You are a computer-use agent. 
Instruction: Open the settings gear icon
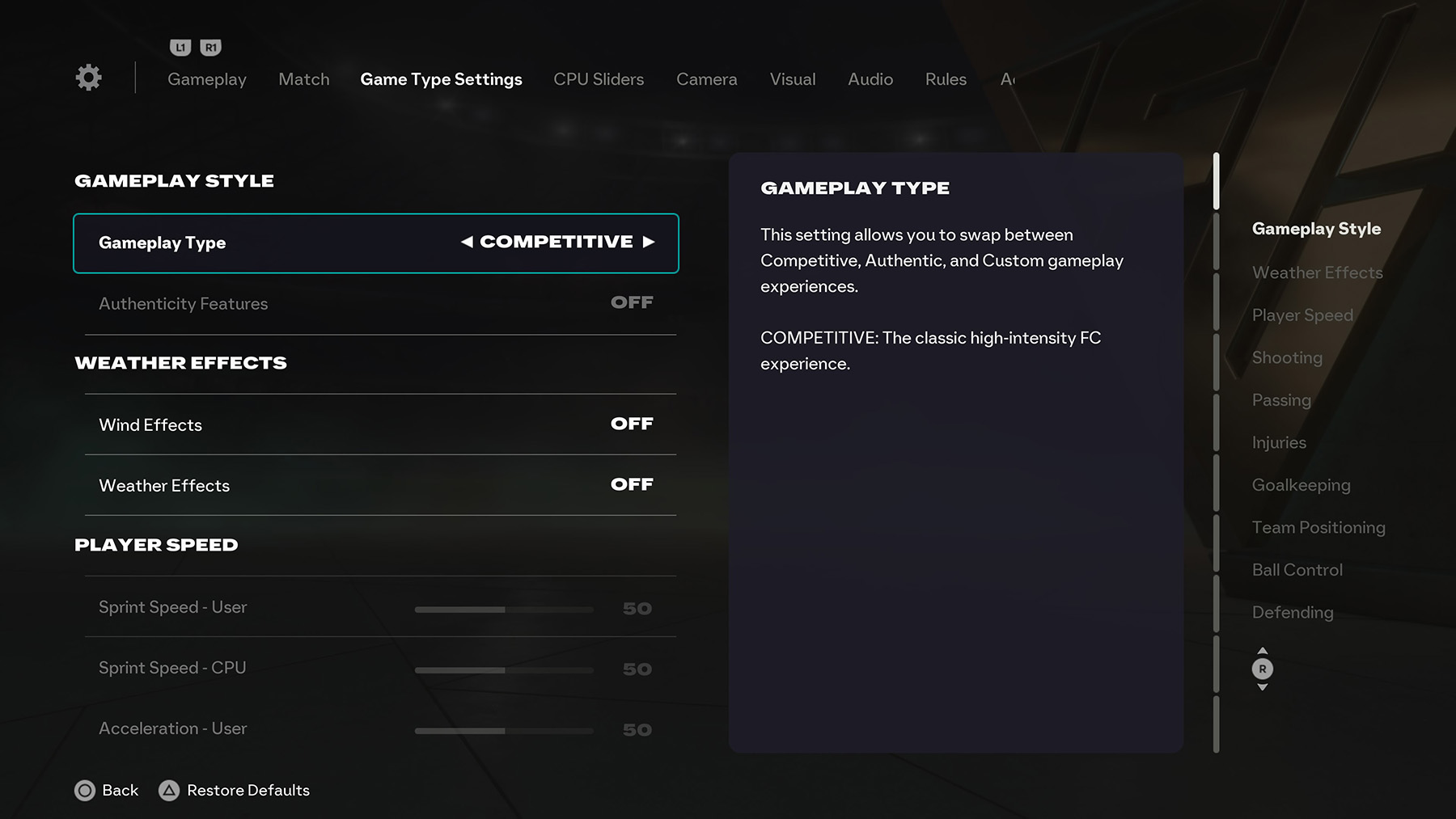coord(88,77)
